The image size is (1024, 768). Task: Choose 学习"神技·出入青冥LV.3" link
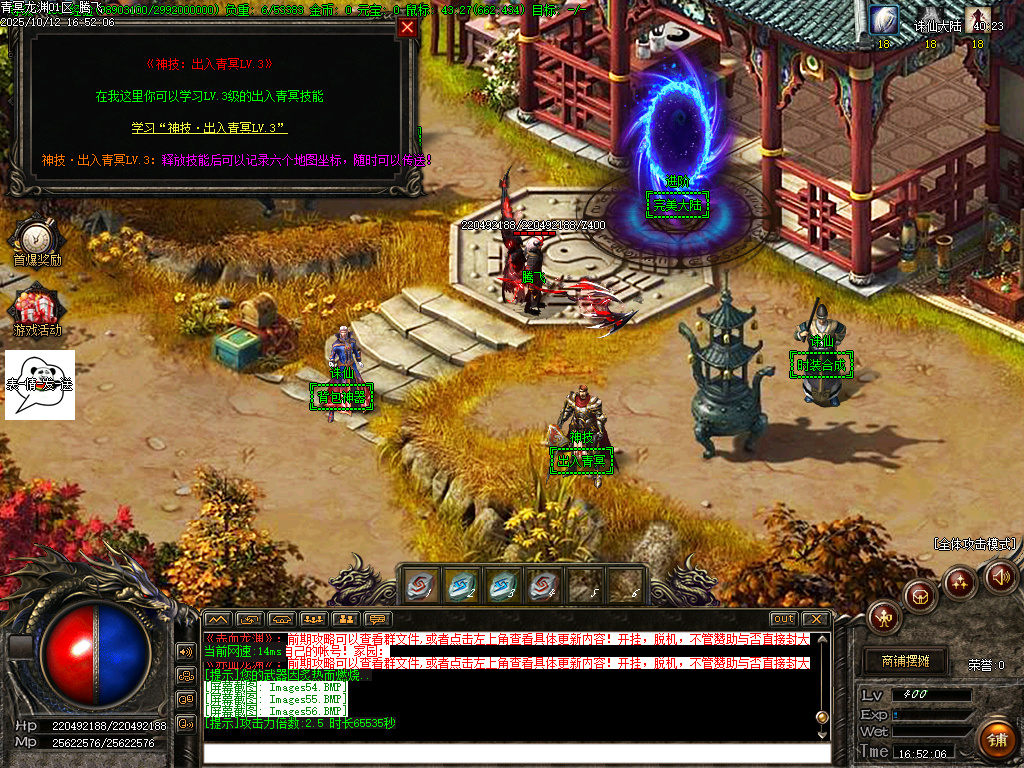tap(209, 128)
